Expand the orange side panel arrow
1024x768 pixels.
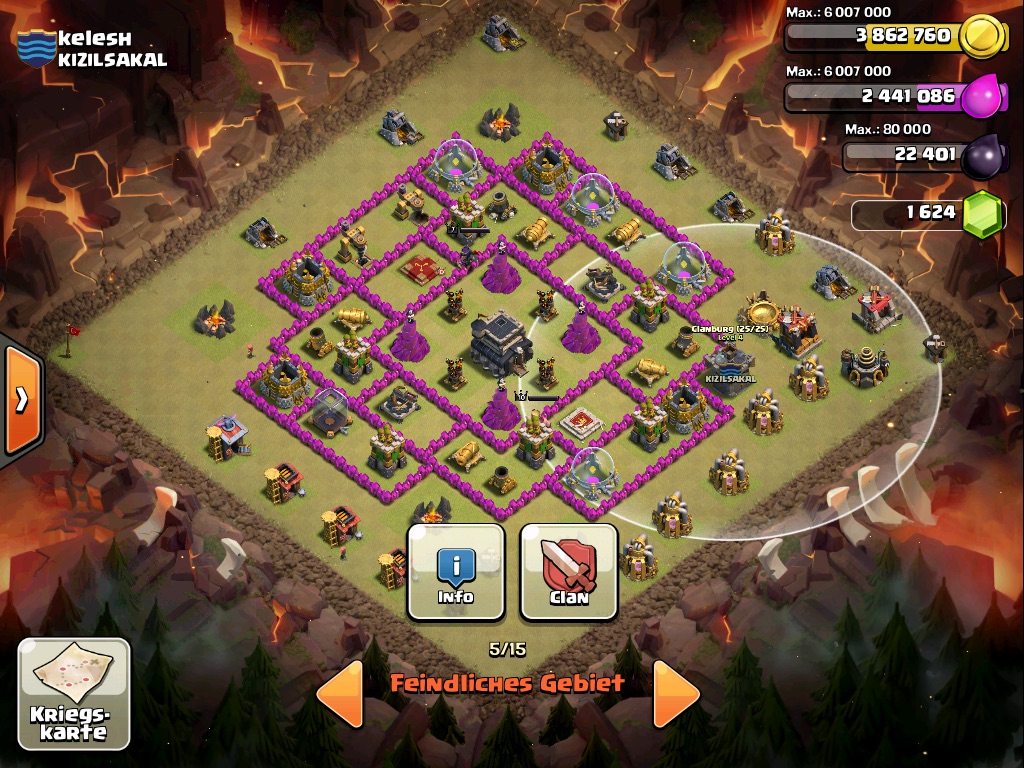(x=21, y=400)
